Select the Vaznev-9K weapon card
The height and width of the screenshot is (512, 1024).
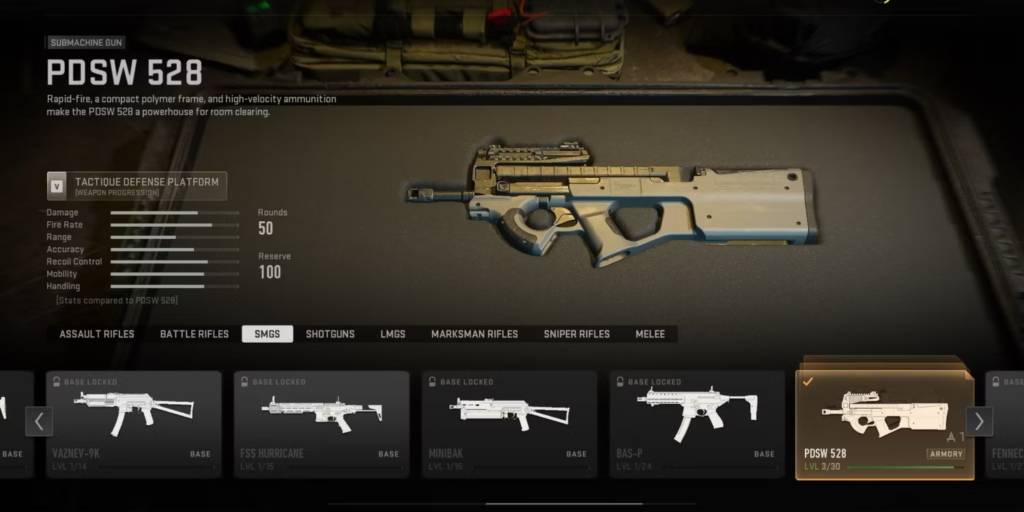pyautogui.click(x=133, y=424)
